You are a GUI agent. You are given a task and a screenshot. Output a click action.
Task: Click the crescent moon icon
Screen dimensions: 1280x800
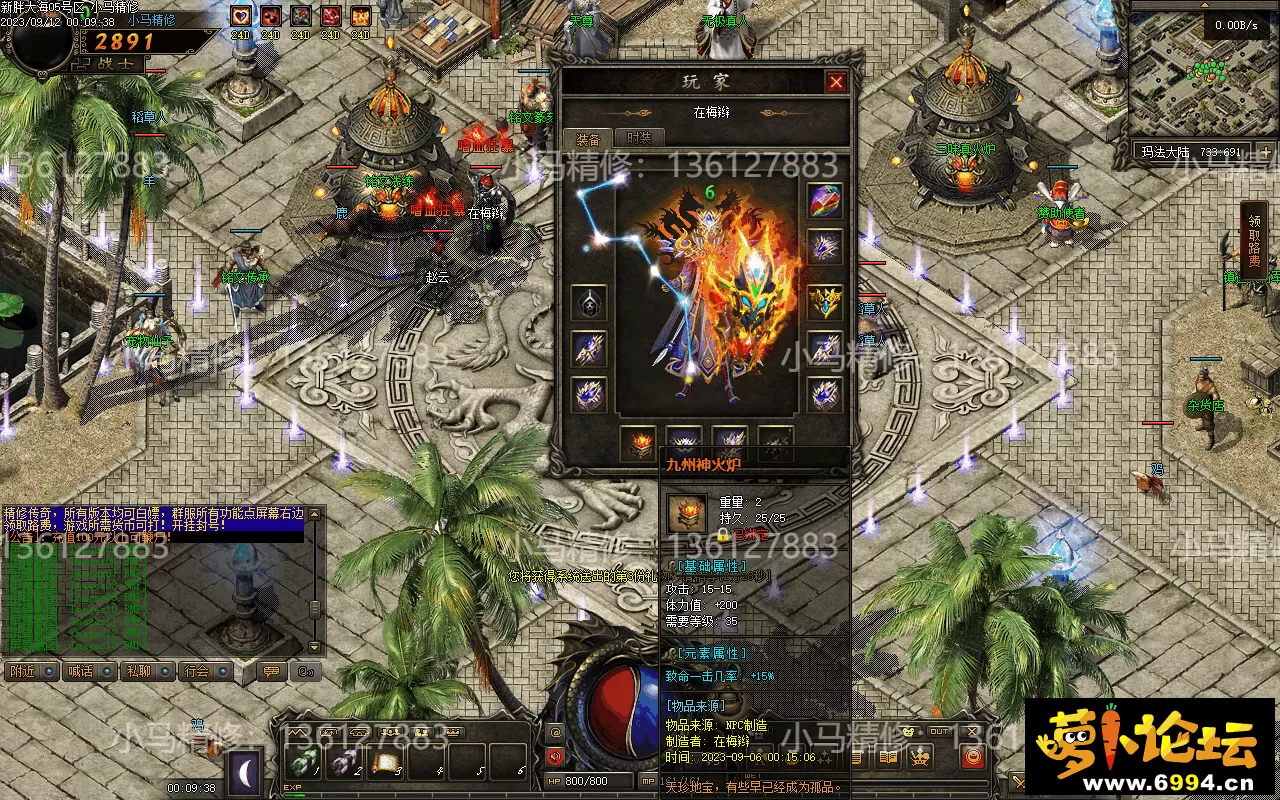coord(245,772)
